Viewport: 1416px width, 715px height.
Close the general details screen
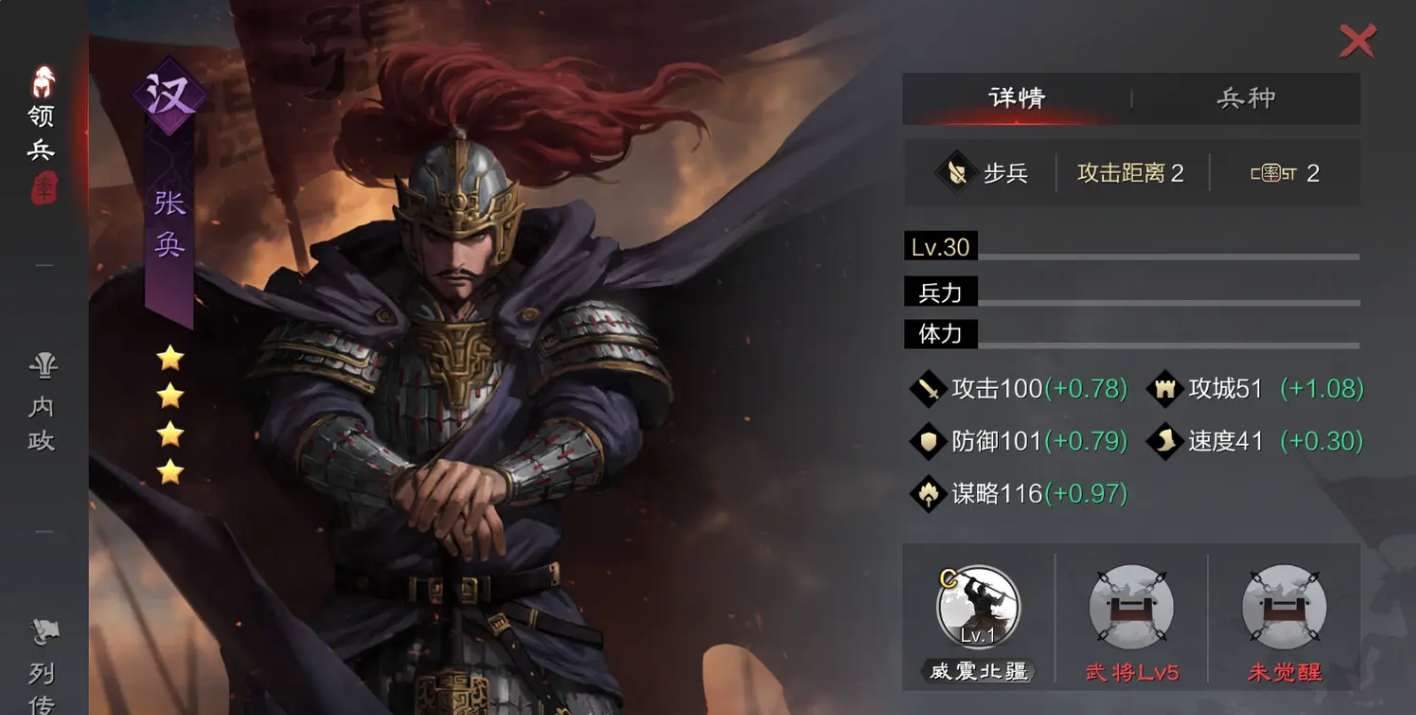[x=1357, y=41]
